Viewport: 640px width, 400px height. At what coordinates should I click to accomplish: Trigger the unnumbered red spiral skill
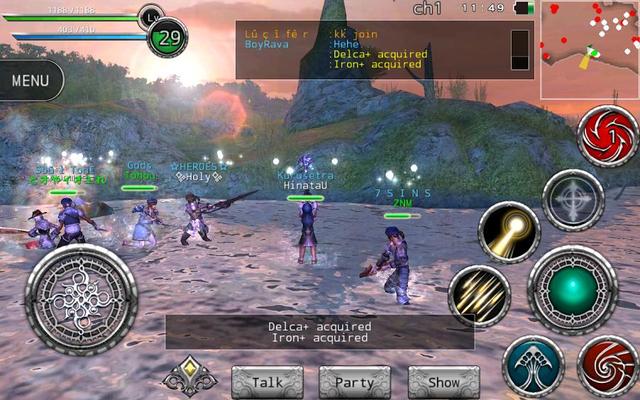click(x=608, y=365)
